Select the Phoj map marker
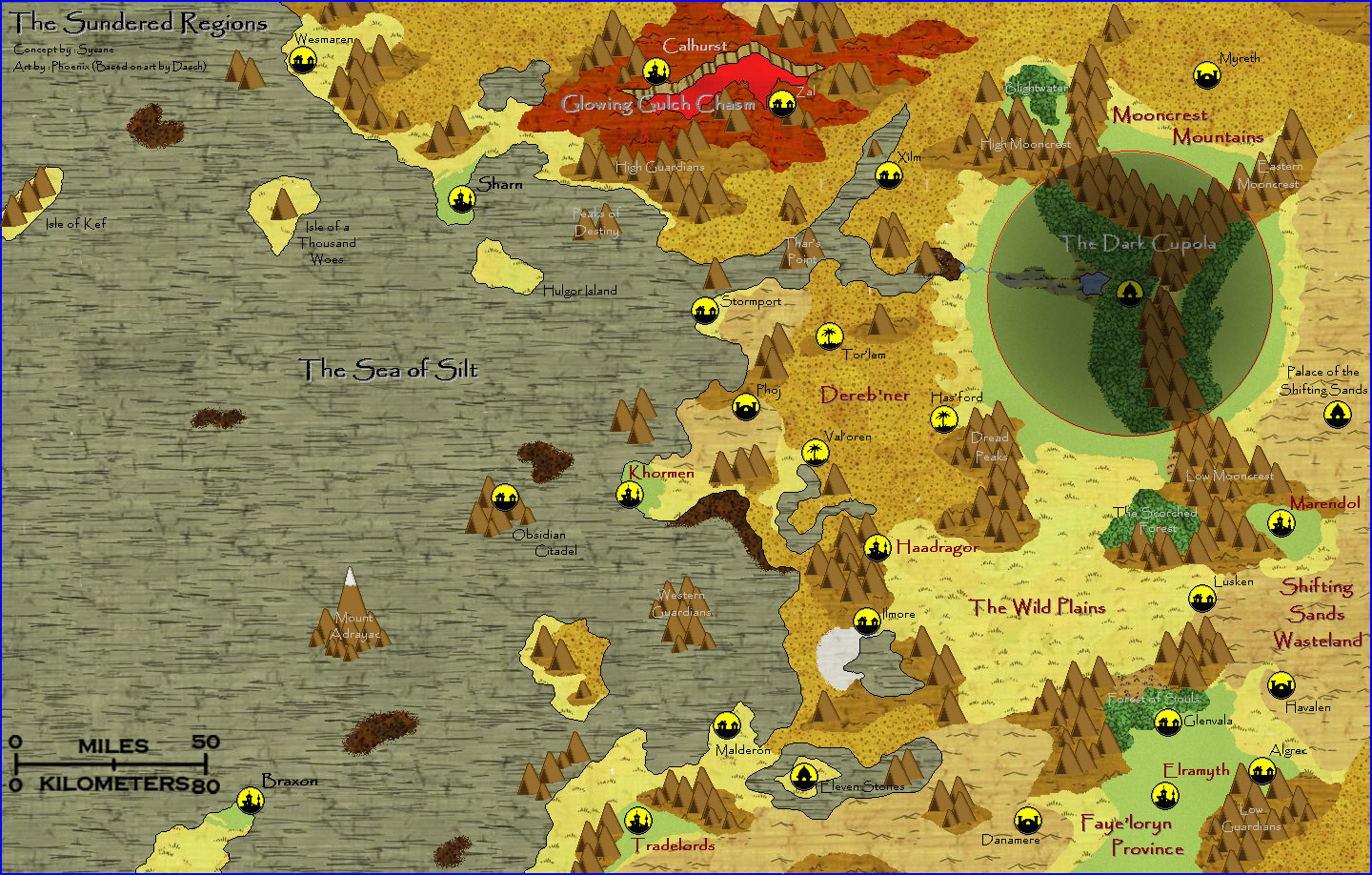1372x875 pixels. (746, 407)
